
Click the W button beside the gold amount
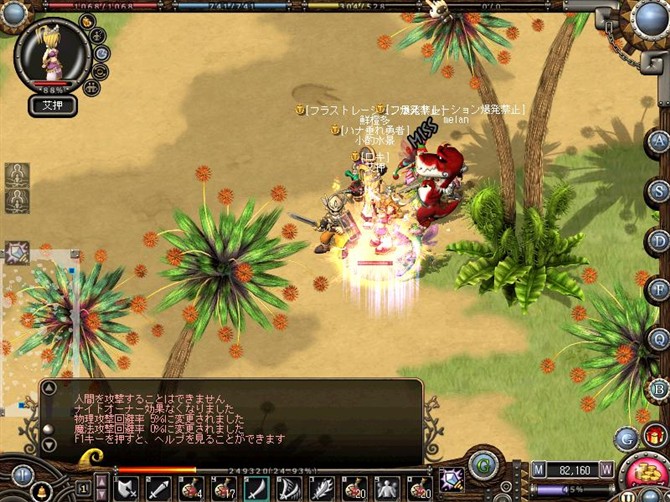(x=606, y=468)
